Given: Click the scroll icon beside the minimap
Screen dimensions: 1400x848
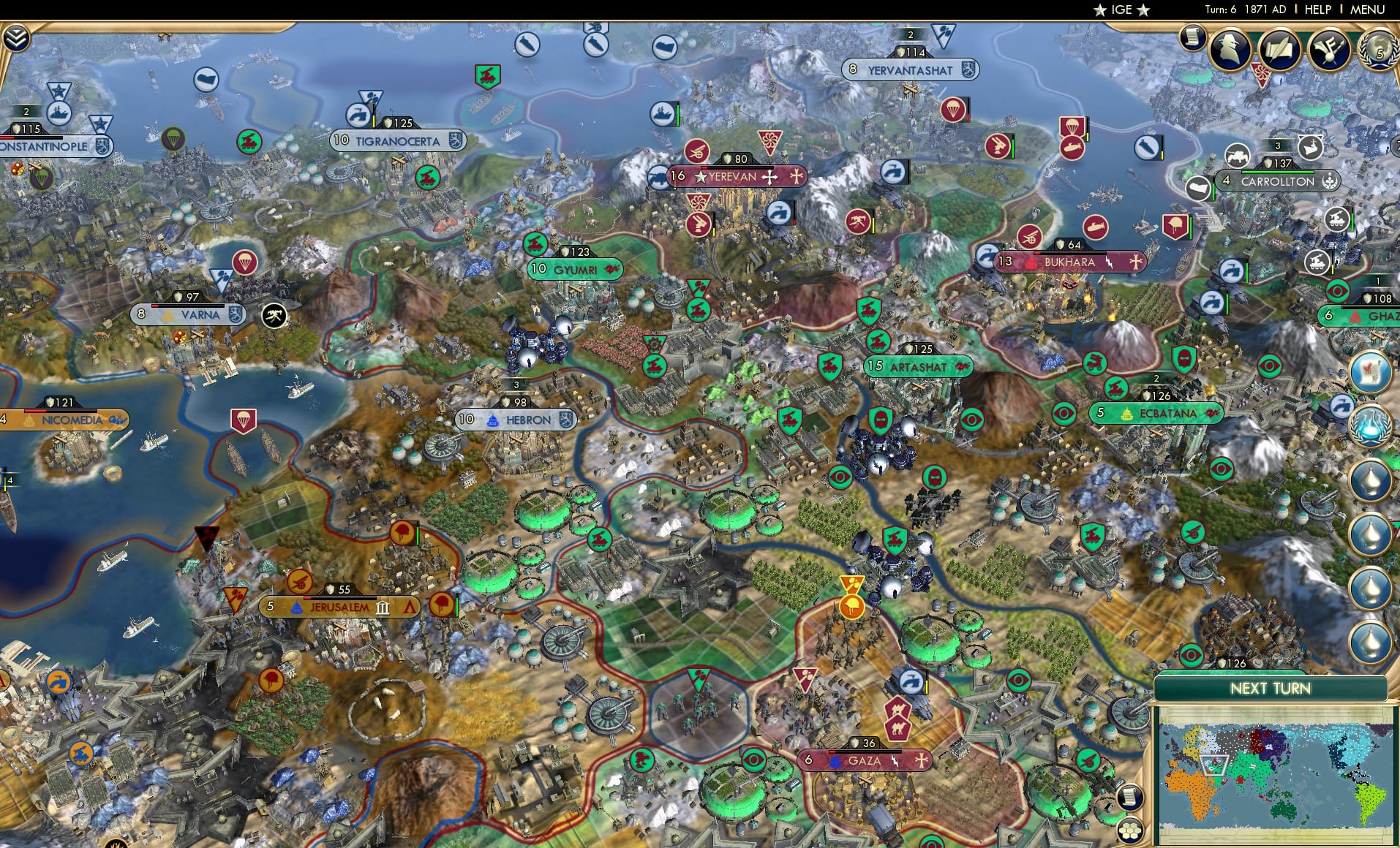Looking at the screenshot, I should [x=1130, y=798].
